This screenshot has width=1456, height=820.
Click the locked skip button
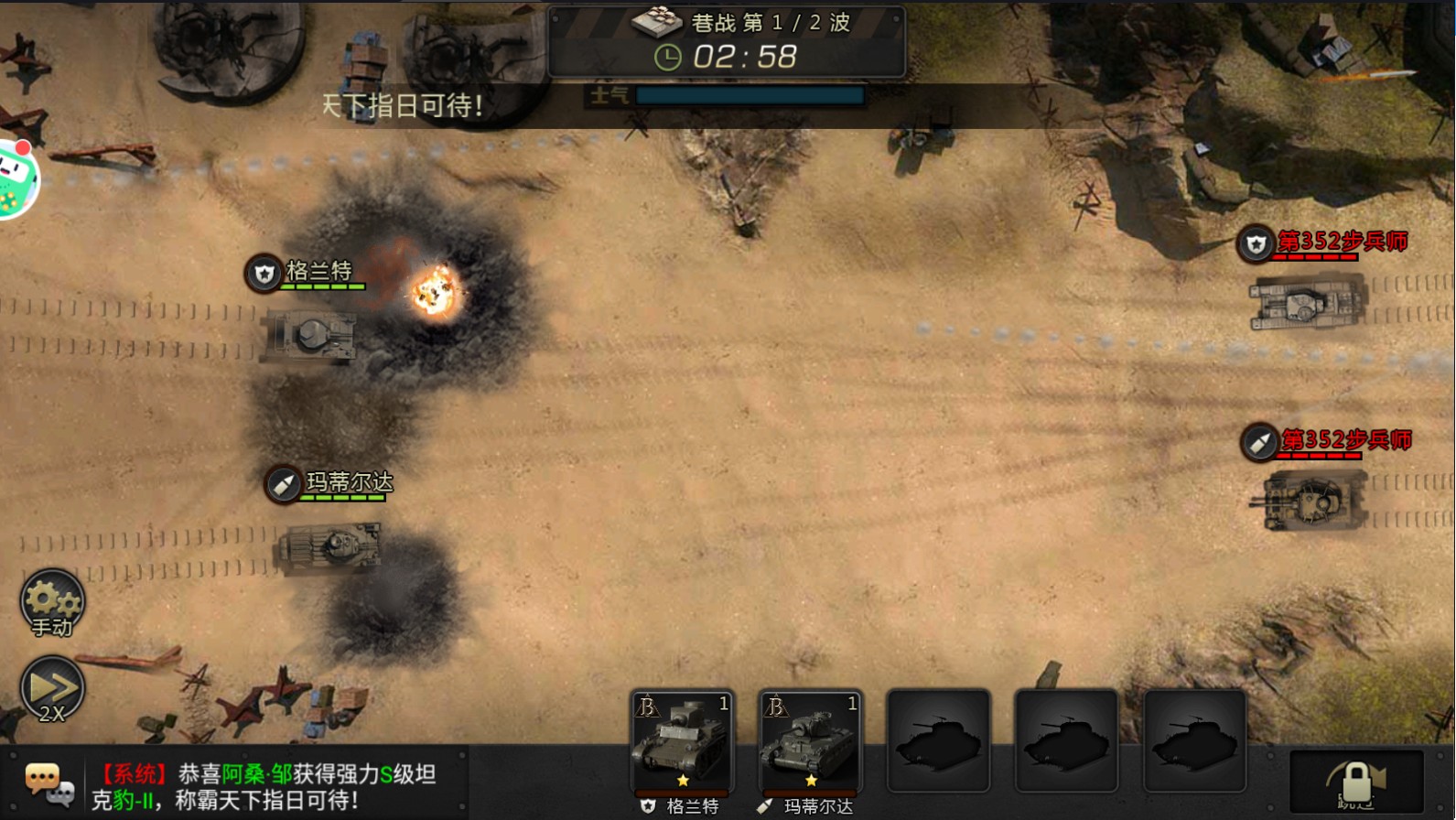[1356, 782]
